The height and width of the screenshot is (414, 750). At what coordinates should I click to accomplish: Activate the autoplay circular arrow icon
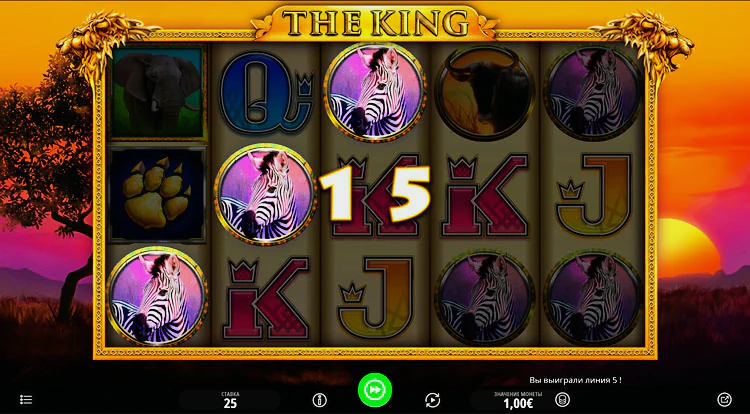tap(432, 400)
